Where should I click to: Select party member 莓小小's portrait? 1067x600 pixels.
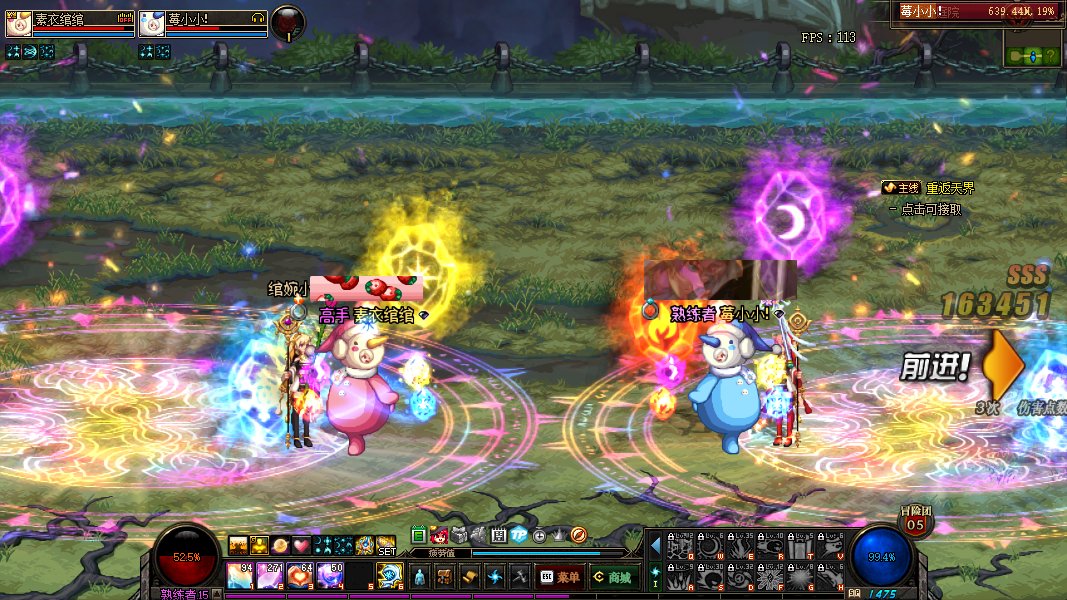(x=151, y=24)
